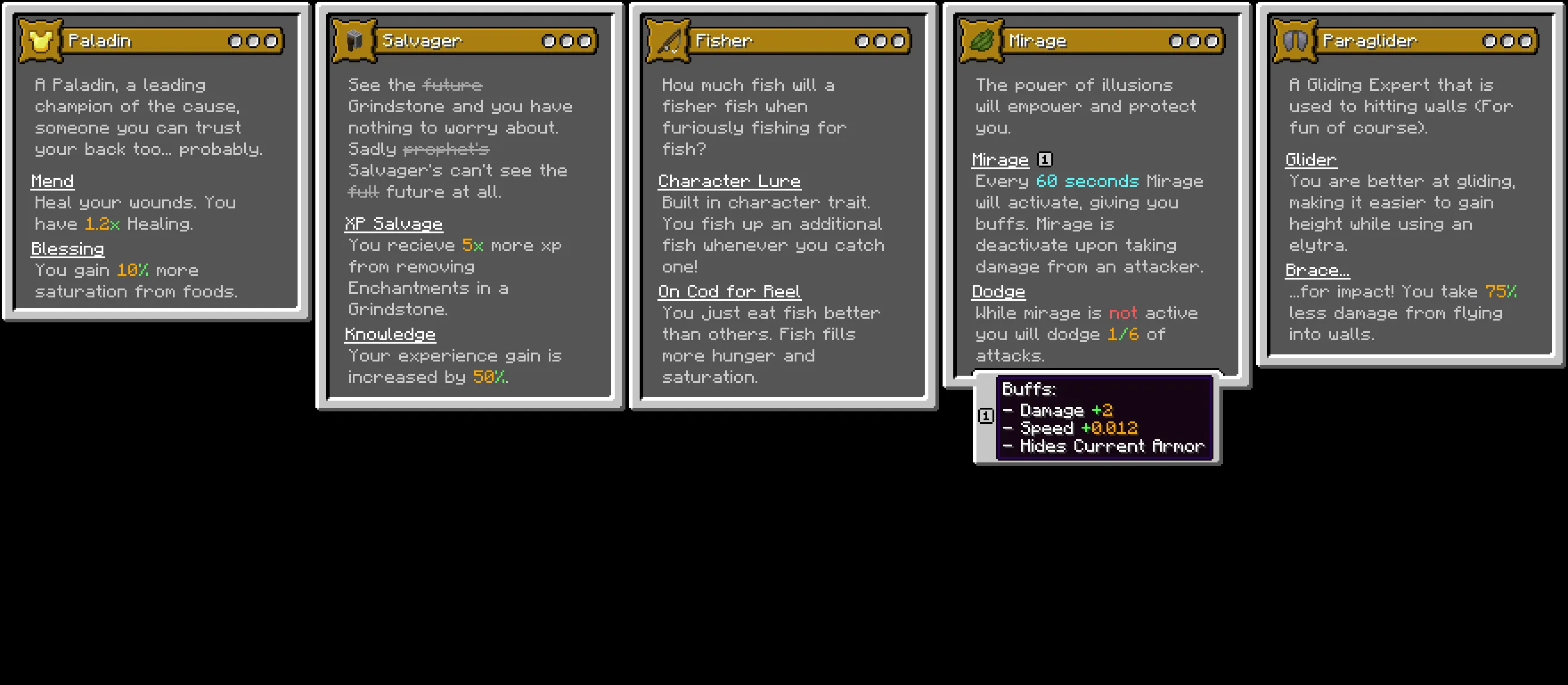
Task: Click the Paraglider elytra icon
Action: click(x=1295, y=40)
